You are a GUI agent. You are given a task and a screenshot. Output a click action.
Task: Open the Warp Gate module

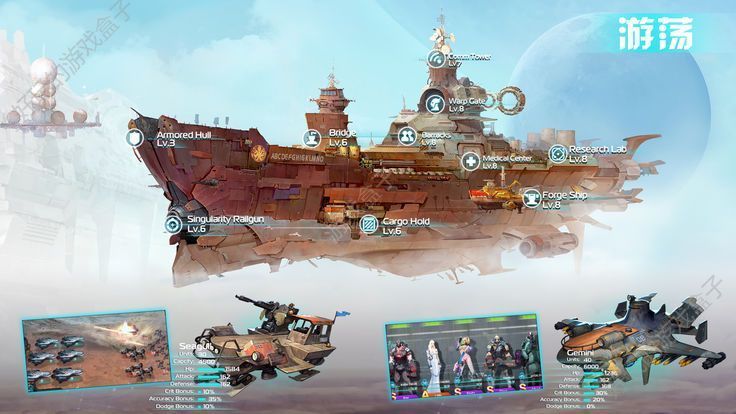433,101
